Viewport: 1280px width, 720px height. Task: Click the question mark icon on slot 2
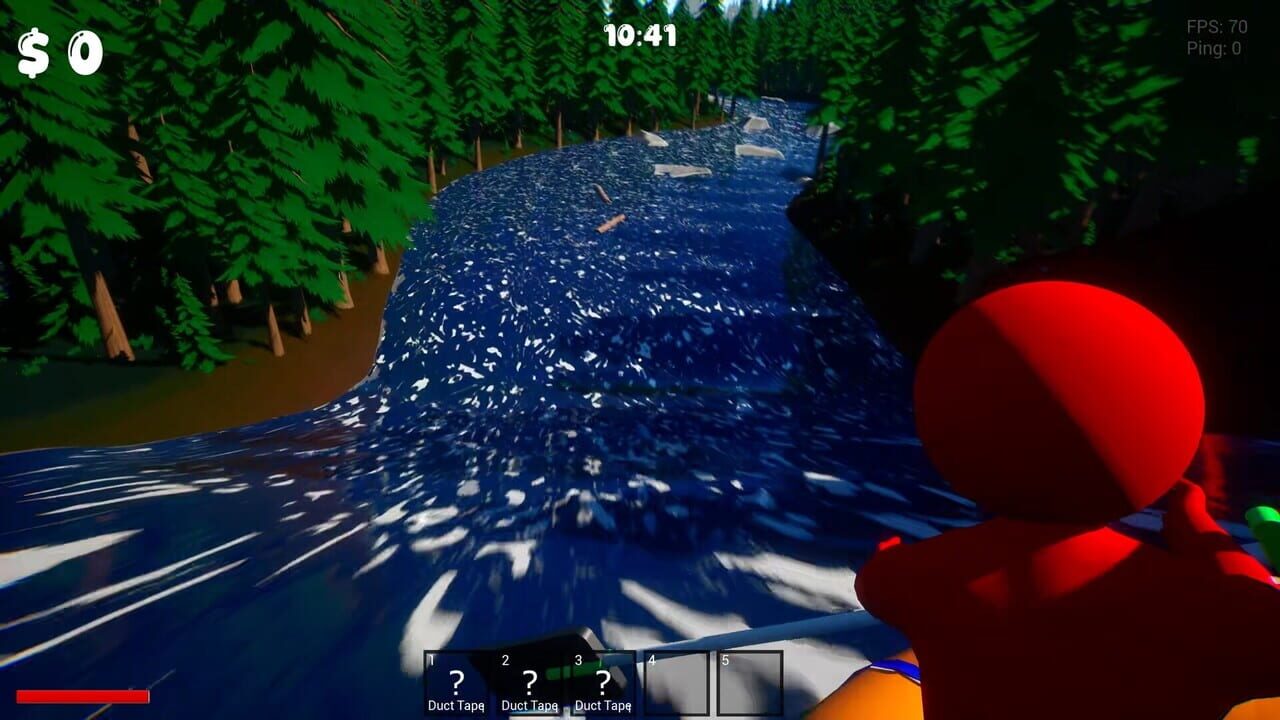click(x=529, y=680)
